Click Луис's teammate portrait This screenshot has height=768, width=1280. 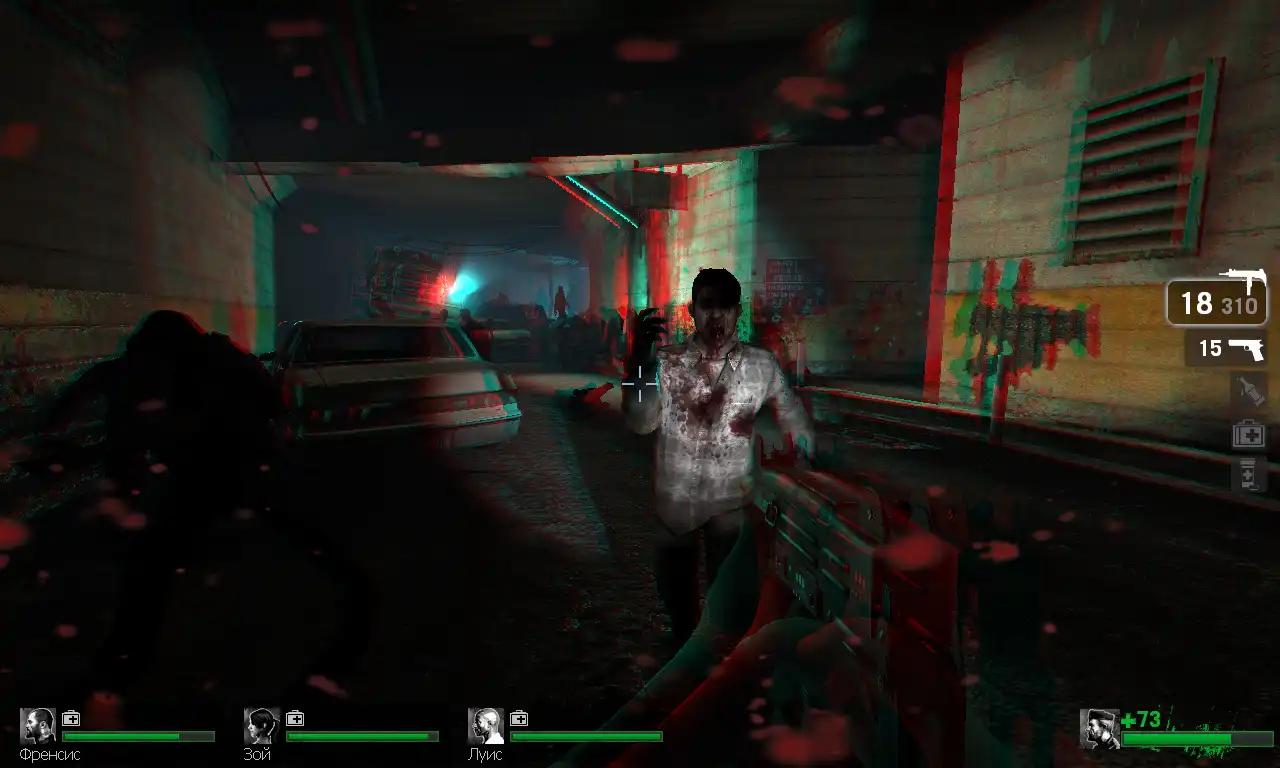click(486, 726)
